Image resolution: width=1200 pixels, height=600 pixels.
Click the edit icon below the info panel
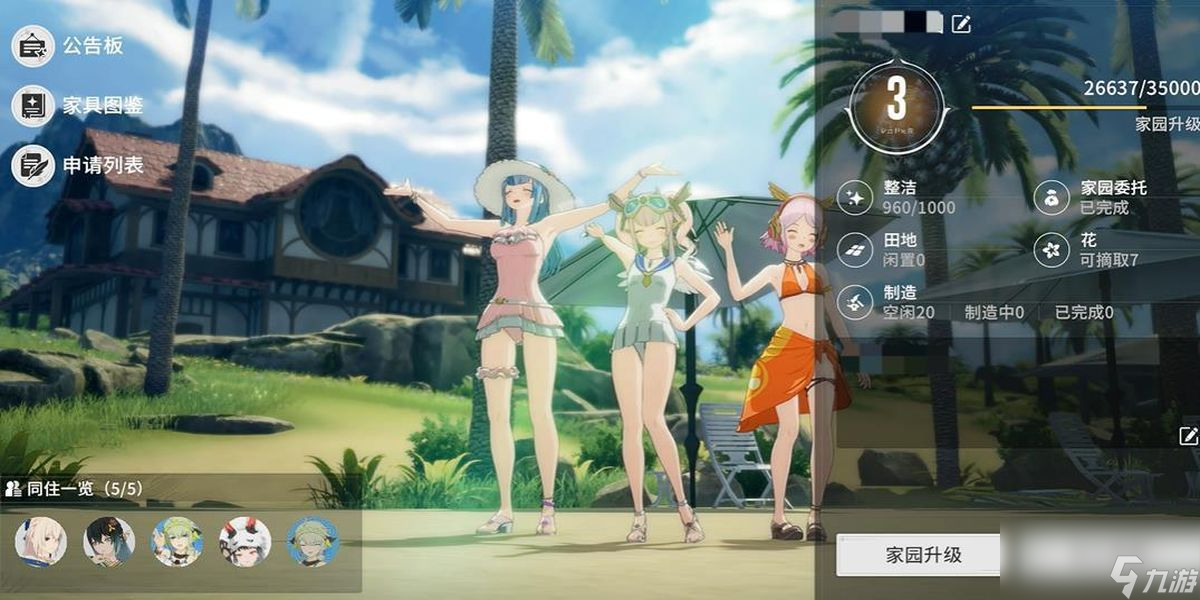(1188, 435)
